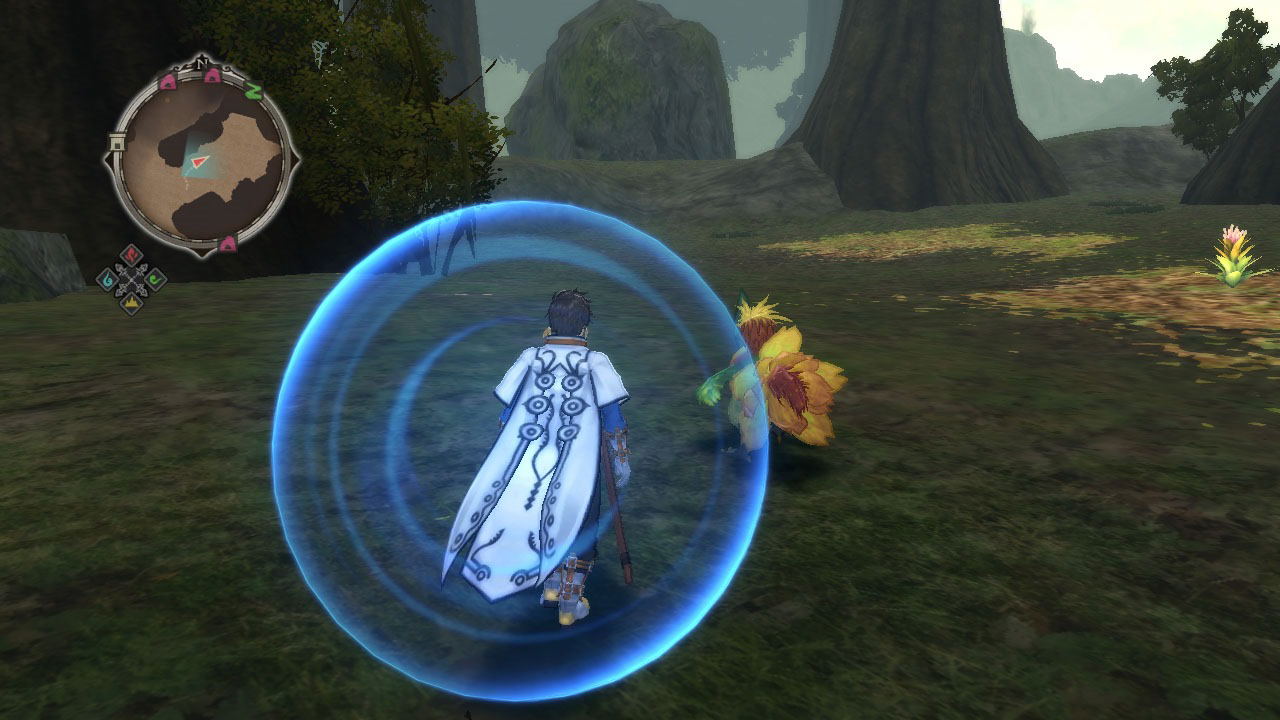Viewport: 1280px width, 720px height.
Task: Click the pink enemy marker below the minimap
Action: point(228,243)
